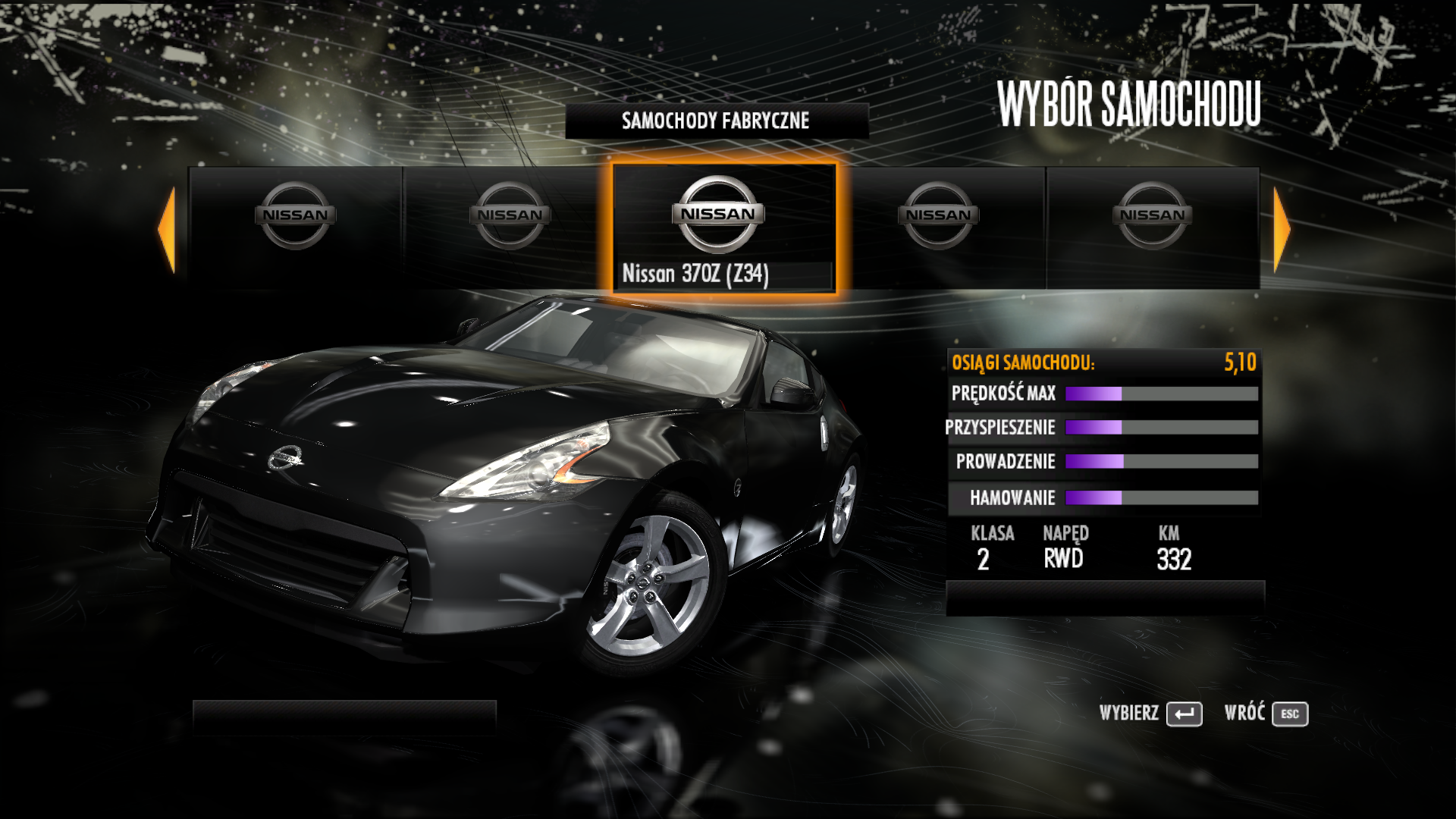This screenshot has height=819, width=1456.
Task: Choose the Wybierz option to confirm the car
Action: tap(1150, 714)
